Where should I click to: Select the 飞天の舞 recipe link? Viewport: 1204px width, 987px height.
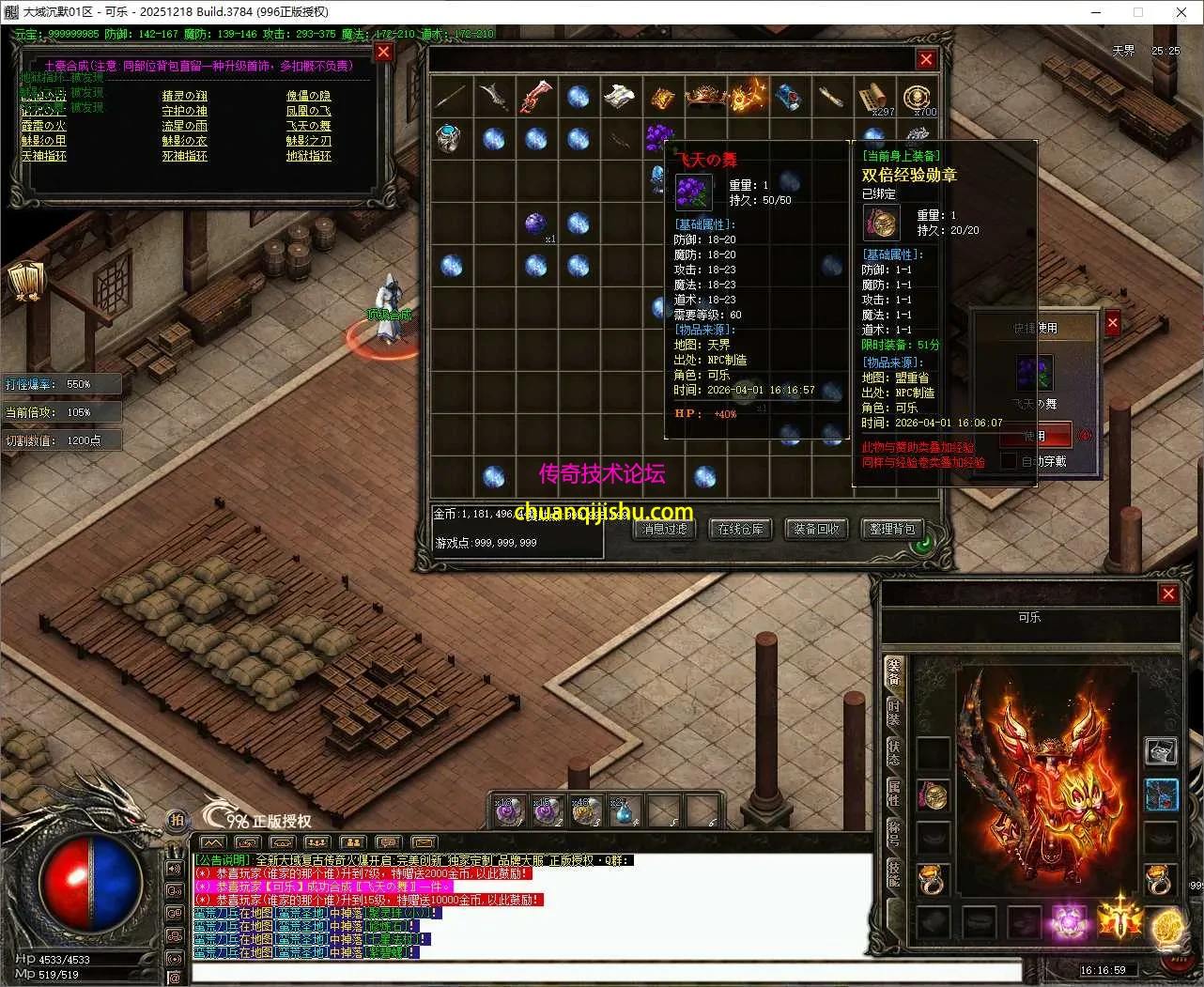click(308, 126)
